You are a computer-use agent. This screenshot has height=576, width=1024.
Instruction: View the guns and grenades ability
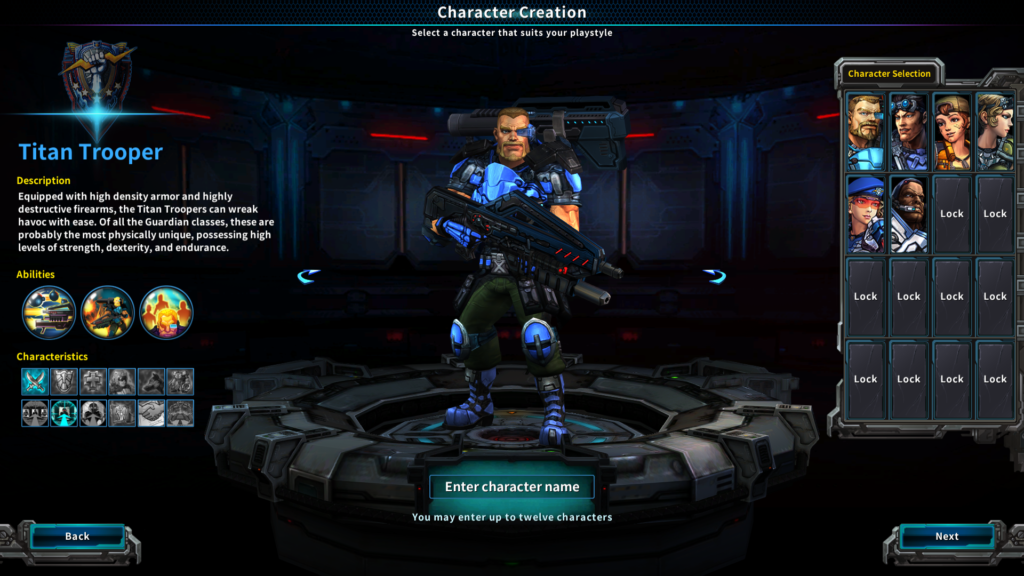pos(49,312)
